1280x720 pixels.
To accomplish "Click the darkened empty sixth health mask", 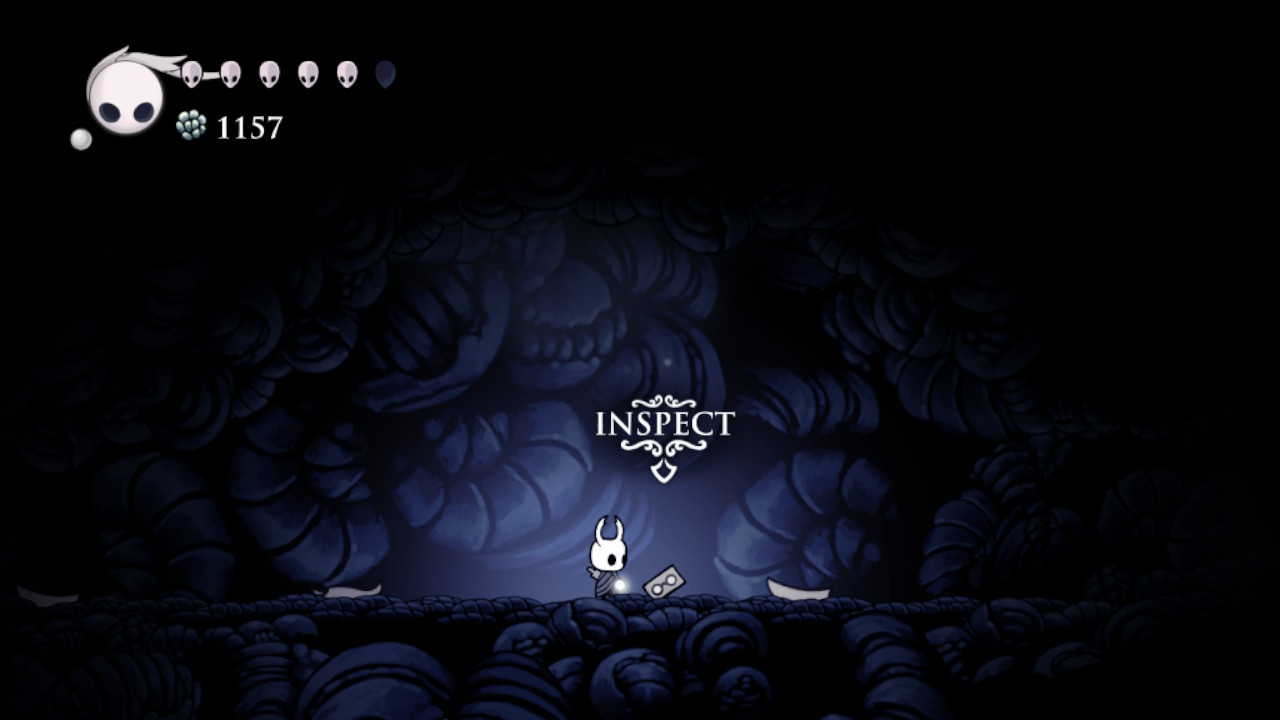I will 385,74.
